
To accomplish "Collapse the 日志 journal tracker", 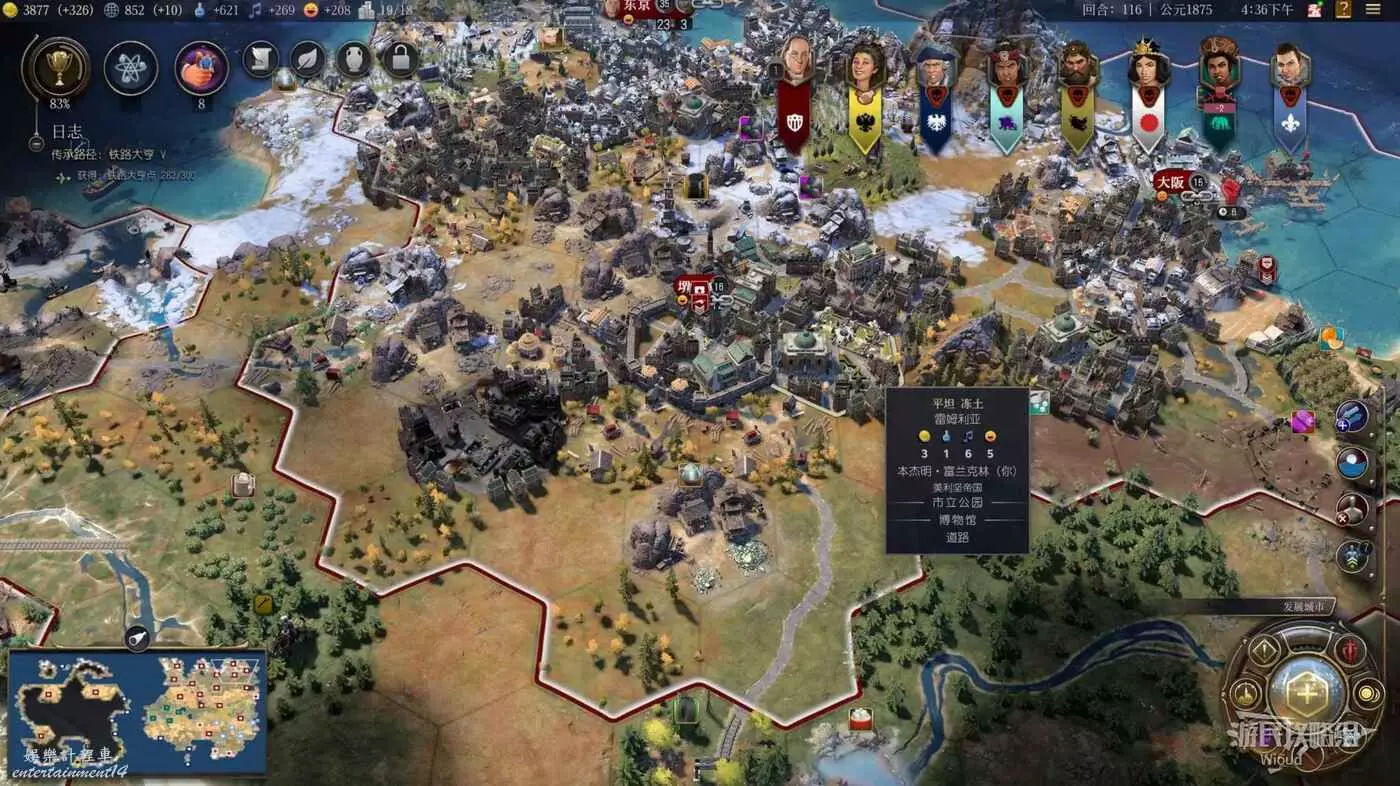I will [67, 131].
